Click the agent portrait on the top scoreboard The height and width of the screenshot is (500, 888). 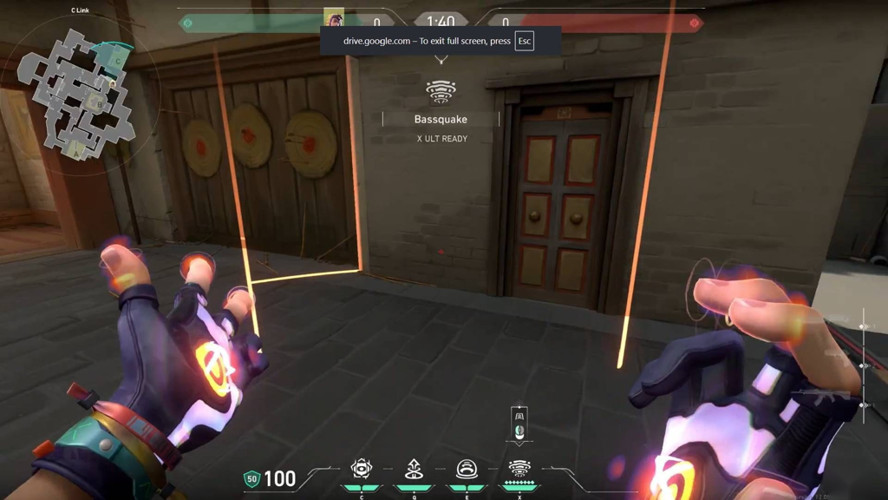(333, 19)
